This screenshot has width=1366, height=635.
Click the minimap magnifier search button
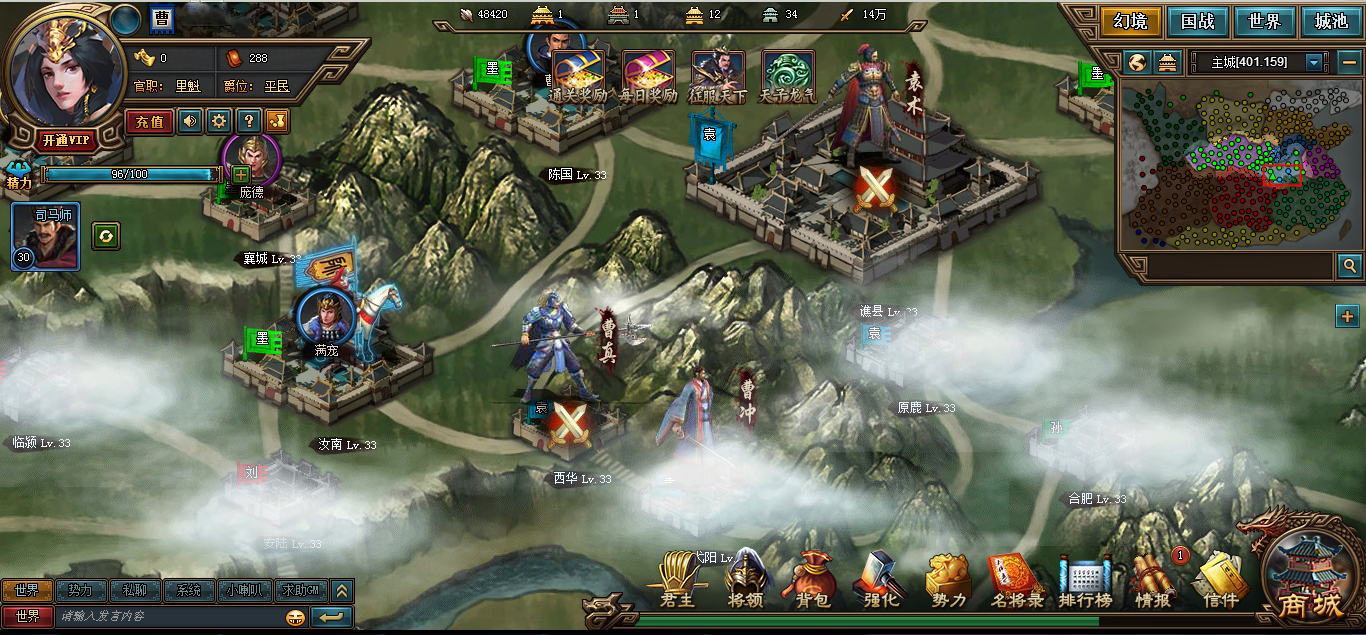click(1349, 266)
